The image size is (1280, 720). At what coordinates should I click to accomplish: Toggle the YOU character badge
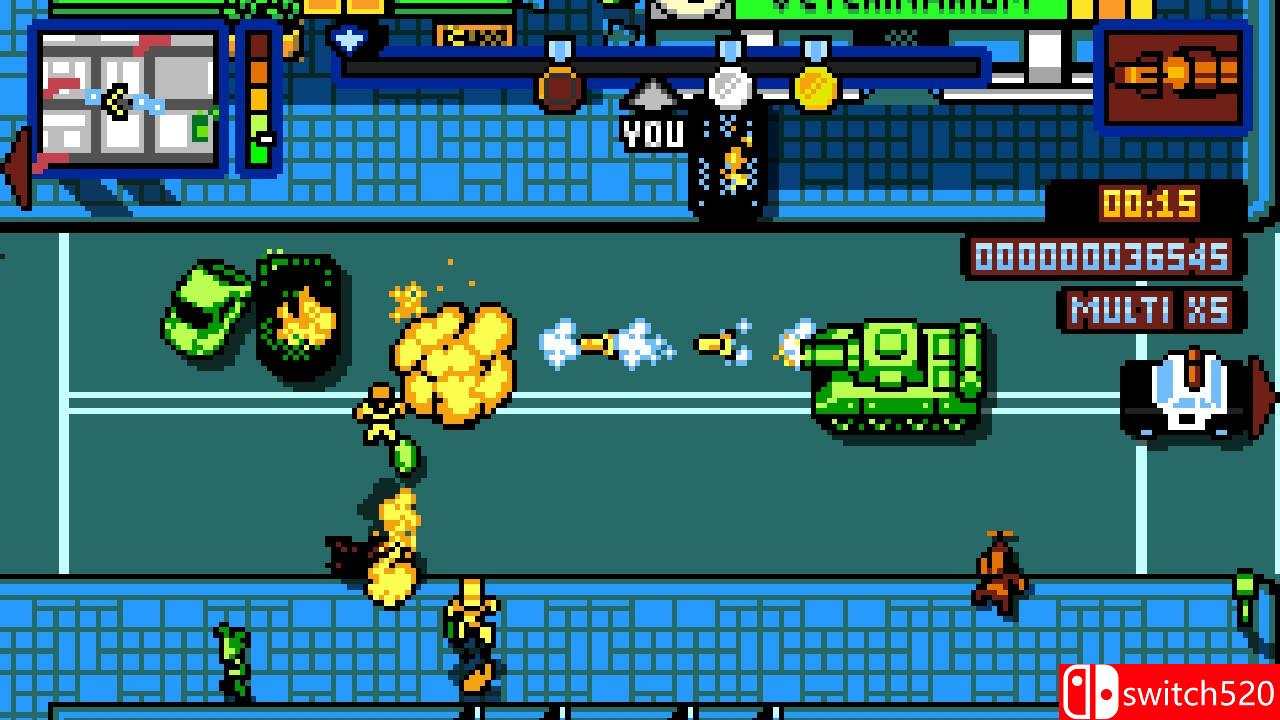click(x=655, y=133)
